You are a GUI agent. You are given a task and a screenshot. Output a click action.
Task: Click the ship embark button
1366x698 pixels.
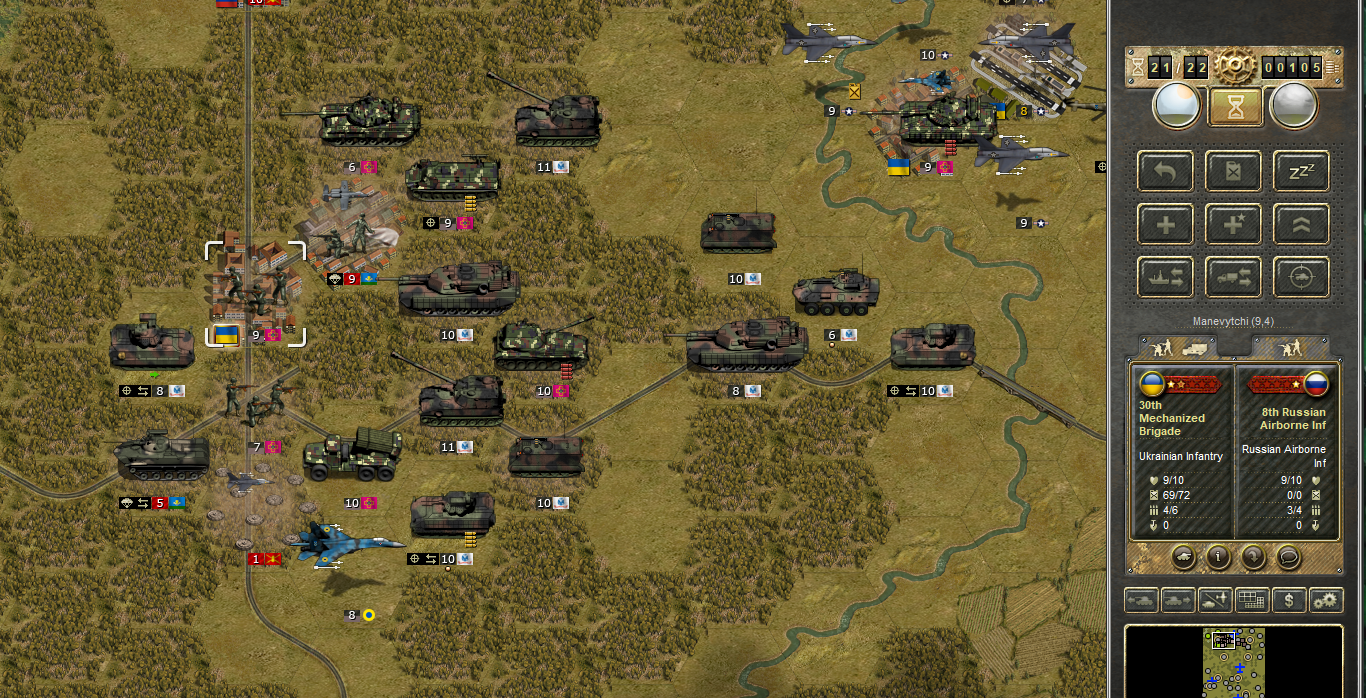point(1166,277)
